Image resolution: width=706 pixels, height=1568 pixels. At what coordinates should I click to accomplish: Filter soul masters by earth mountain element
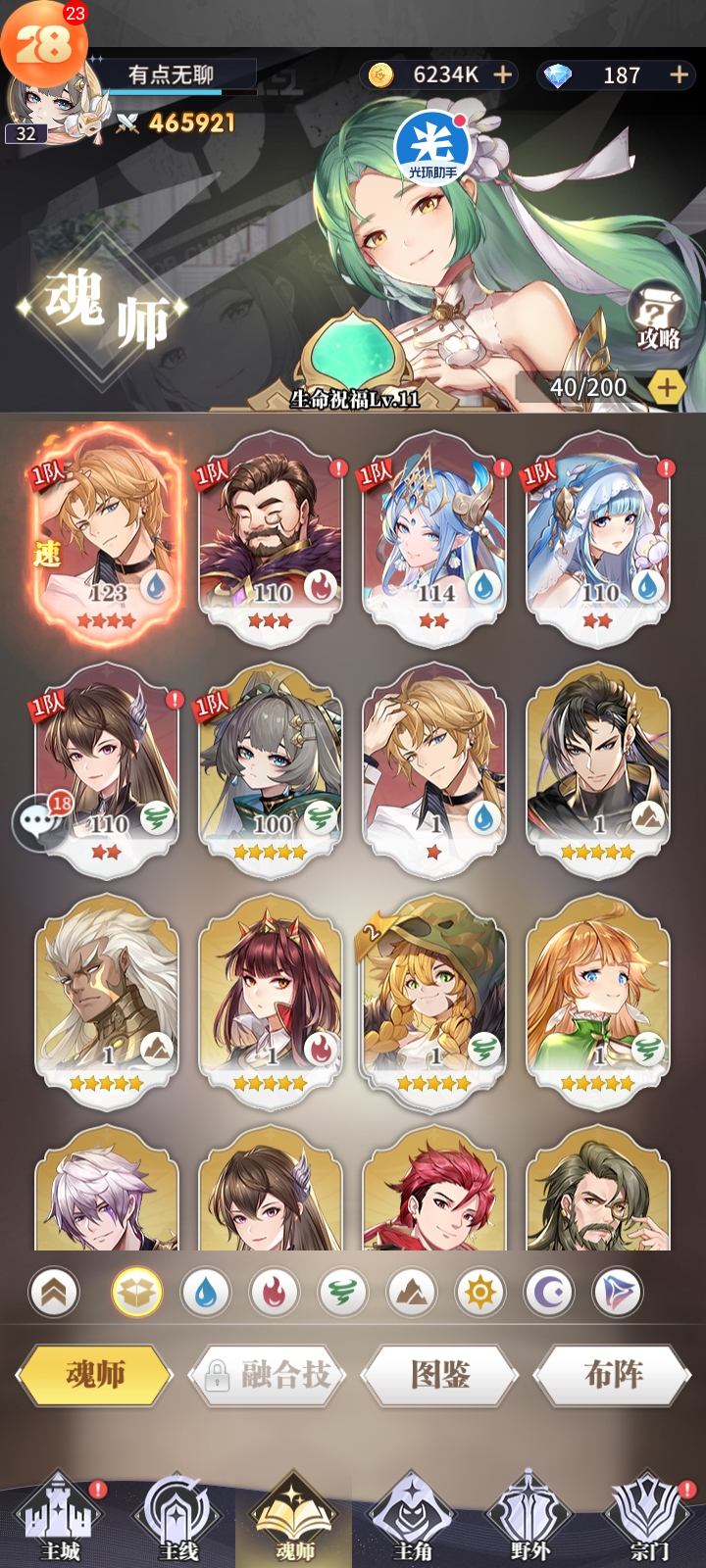click(x=411, y=1293)
